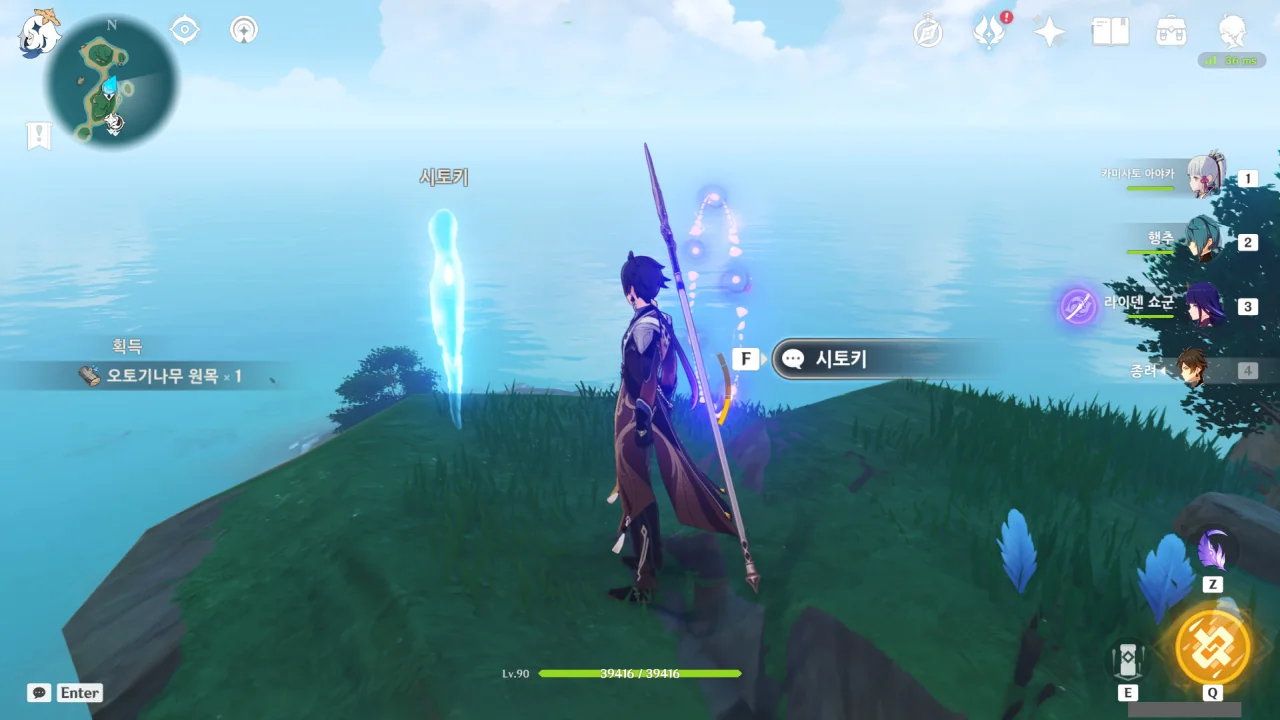Open the character screen icon

[1232, 32]
